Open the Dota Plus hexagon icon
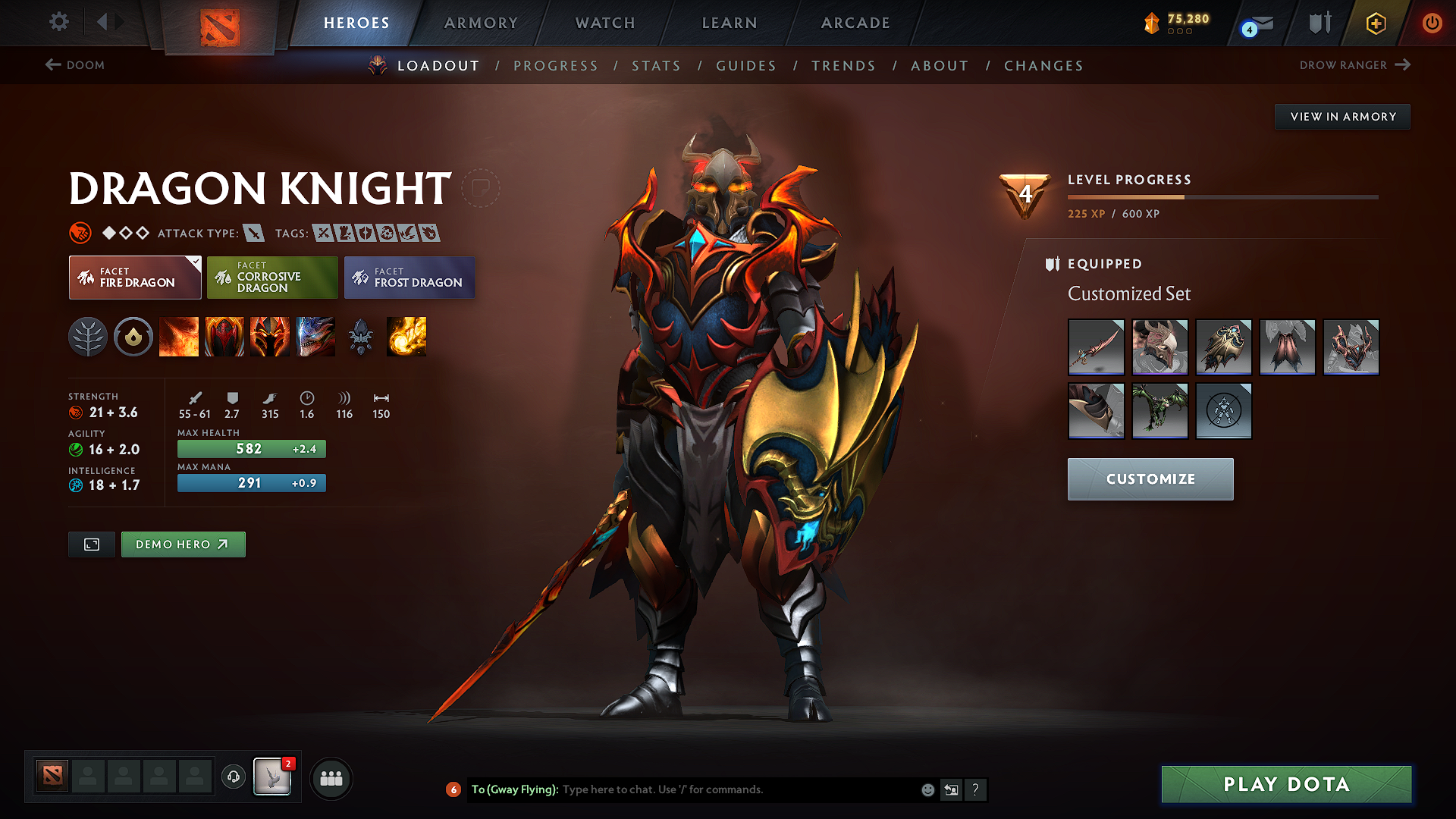1456x819 pixels. point(1376,23)
